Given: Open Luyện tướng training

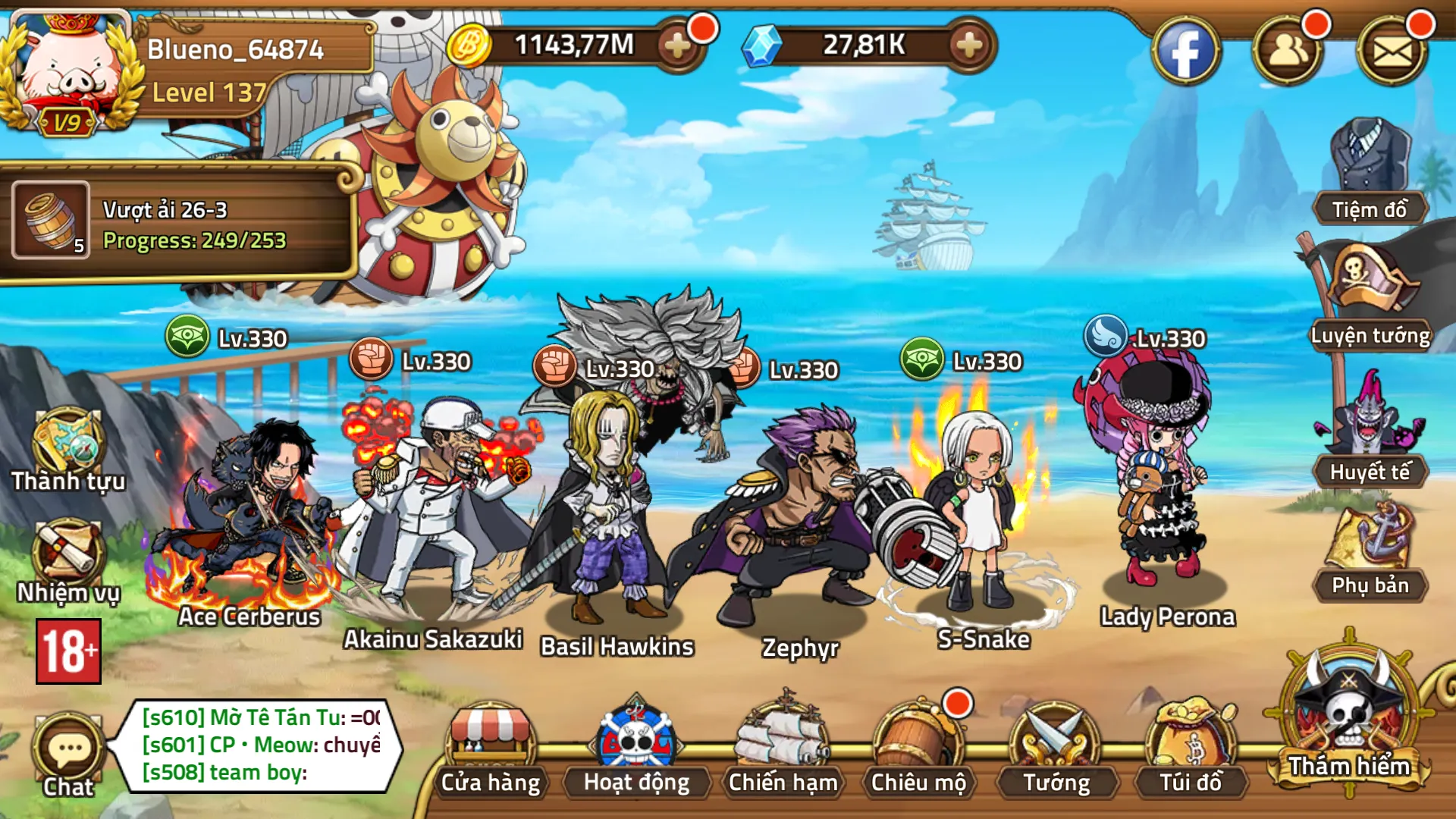Looking at the screenshot, I should click(x=1370, y=296).
